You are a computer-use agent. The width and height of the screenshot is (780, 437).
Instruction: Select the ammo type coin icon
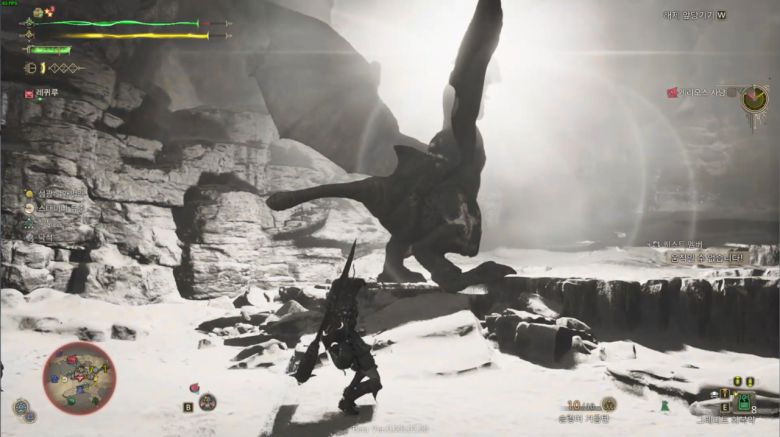[608, 404]
